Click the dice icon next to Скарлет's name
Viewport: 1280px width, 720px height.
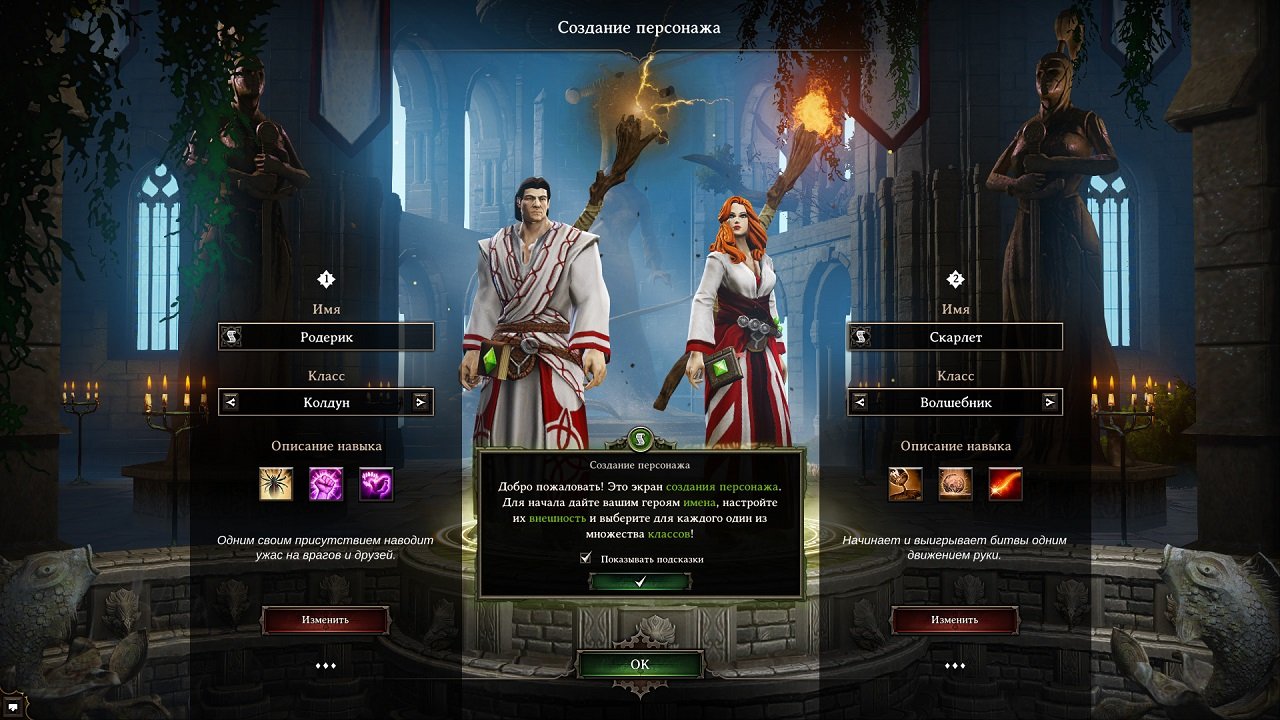coord(859,336)
